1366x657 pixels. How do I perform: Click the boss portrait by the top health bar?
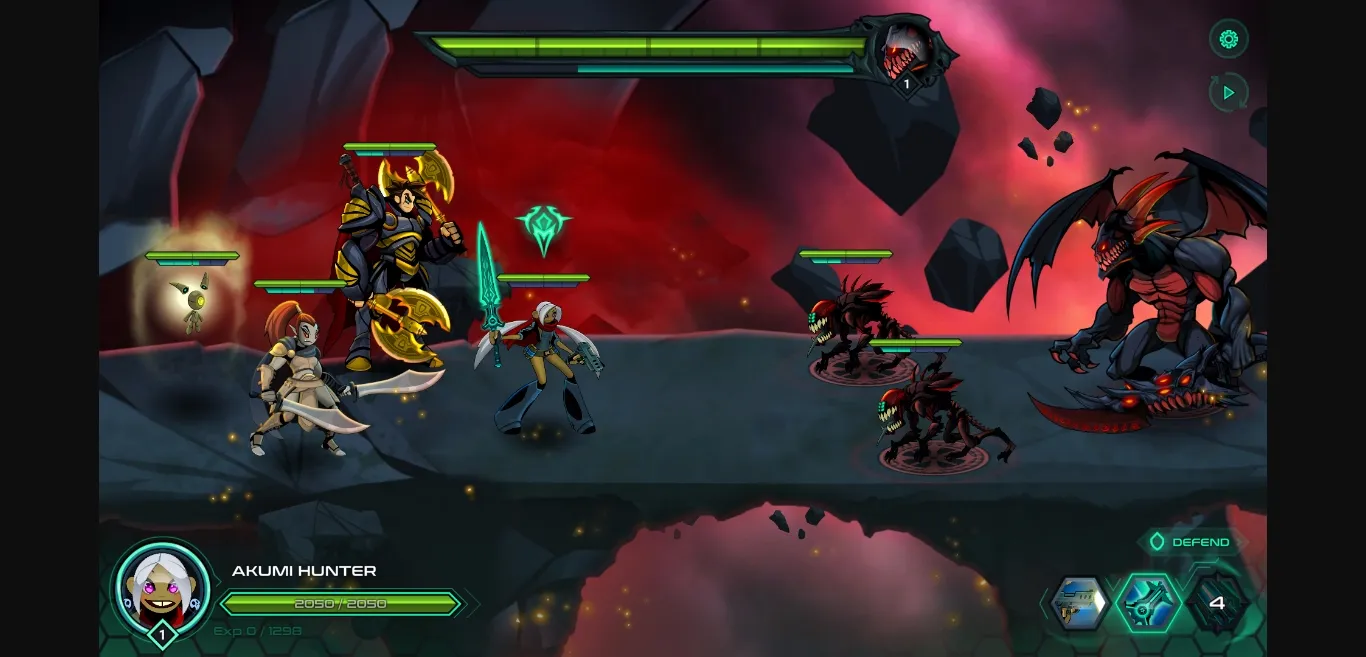click(x=908, y=52)
